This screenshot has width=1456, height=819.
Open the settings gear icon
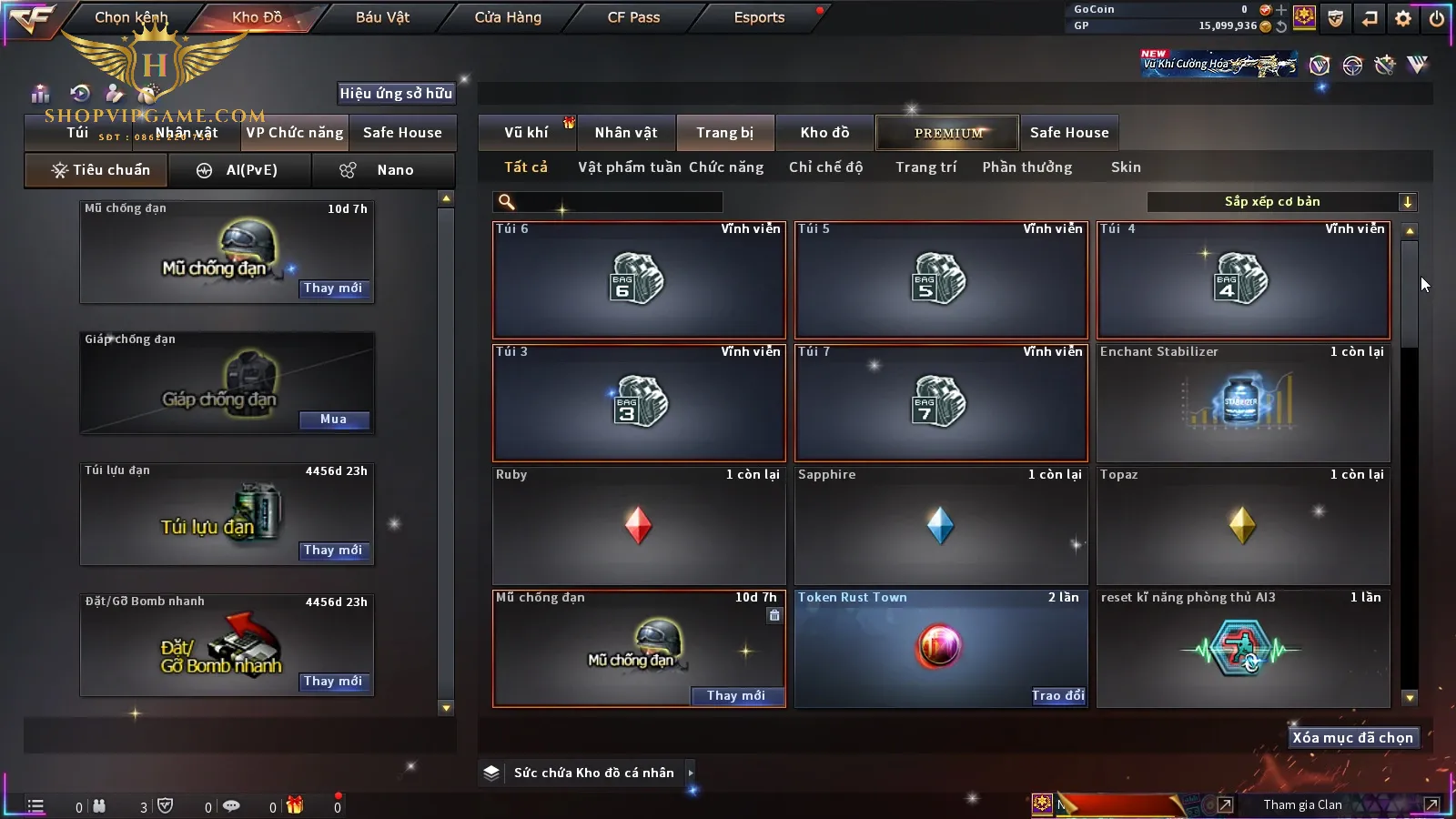pos(1403,18)
